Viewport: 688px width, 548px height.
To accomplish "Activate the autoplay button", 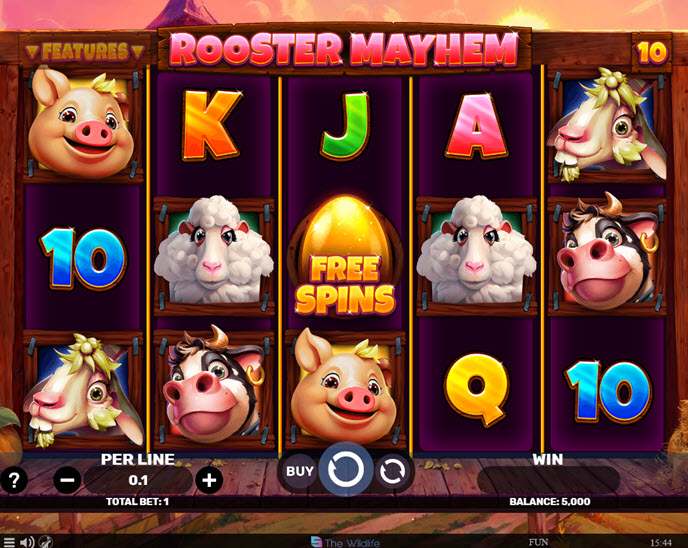I will pos(393,470).
